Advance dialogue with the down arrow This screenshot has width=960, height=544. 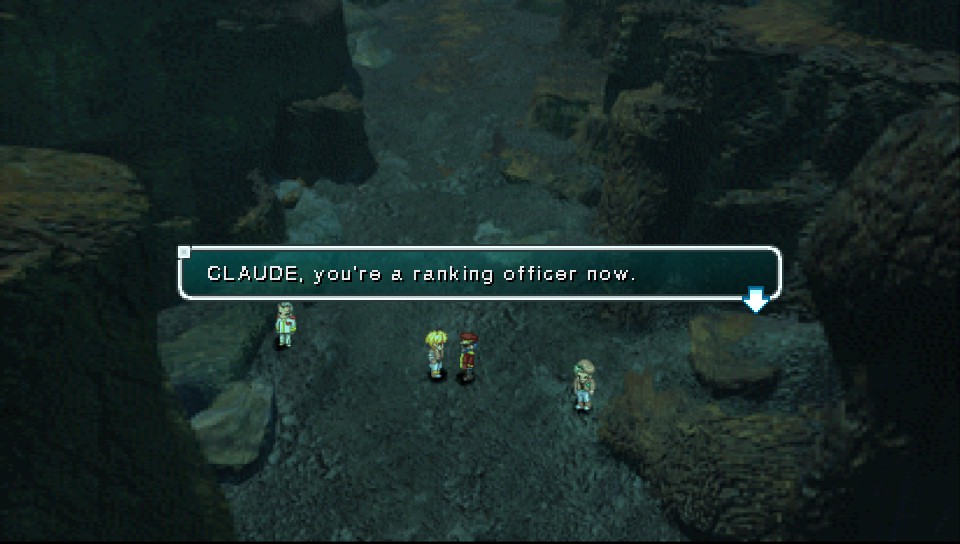click(x=756, y=300)
